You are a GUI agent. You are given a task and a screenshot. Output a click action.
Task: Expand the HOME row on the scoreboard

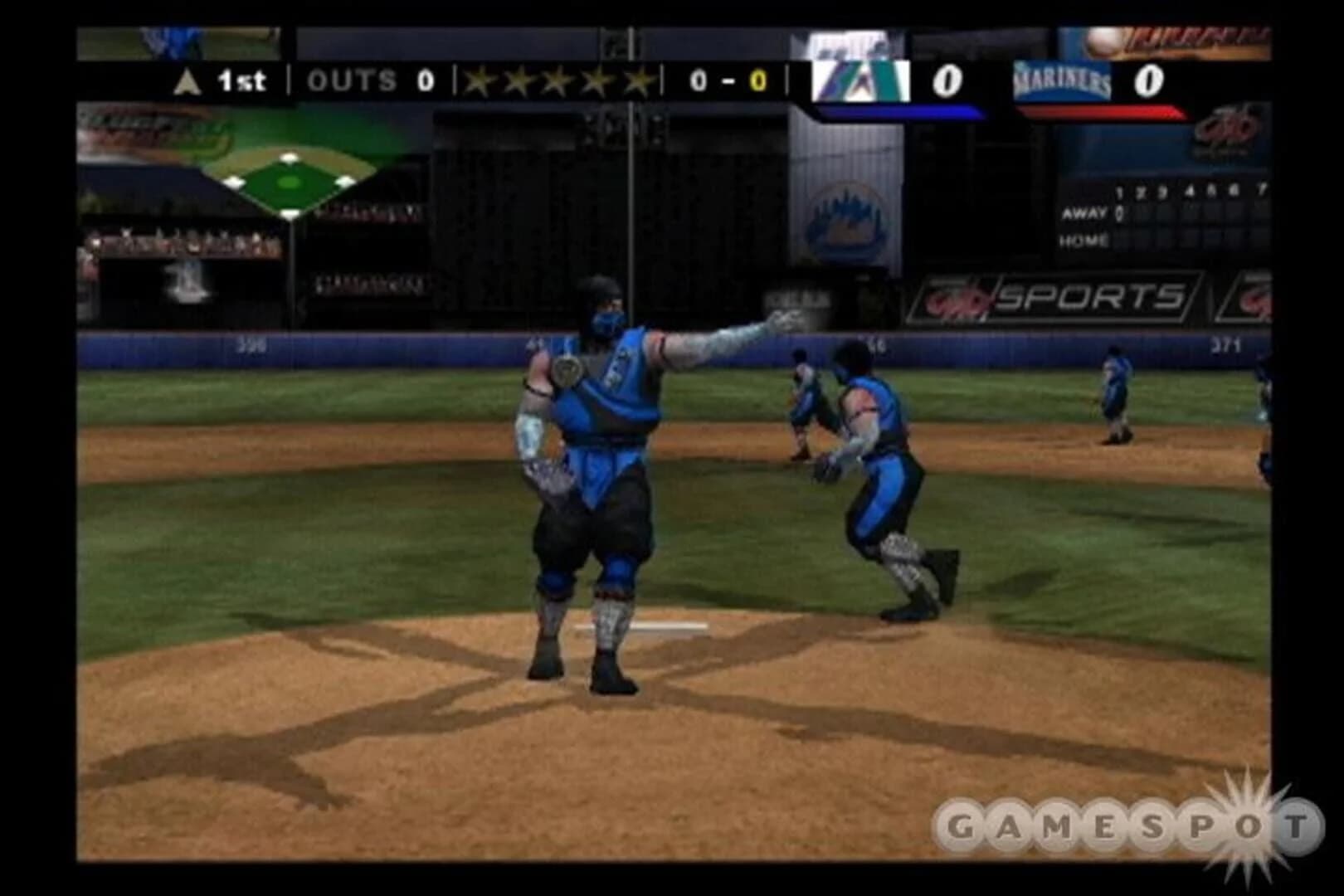point(1083,241)
